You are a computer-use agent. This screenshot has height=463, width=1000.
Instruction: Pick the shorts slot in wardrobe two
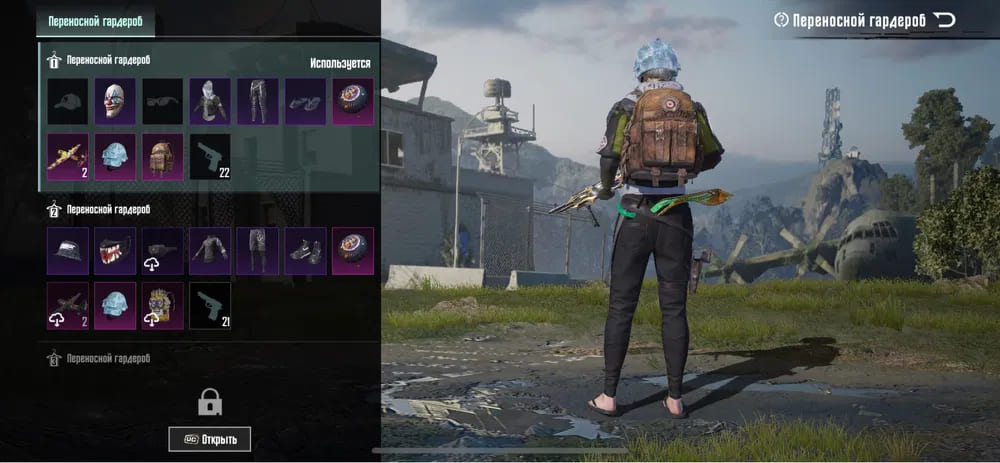(x=257, y=251)
